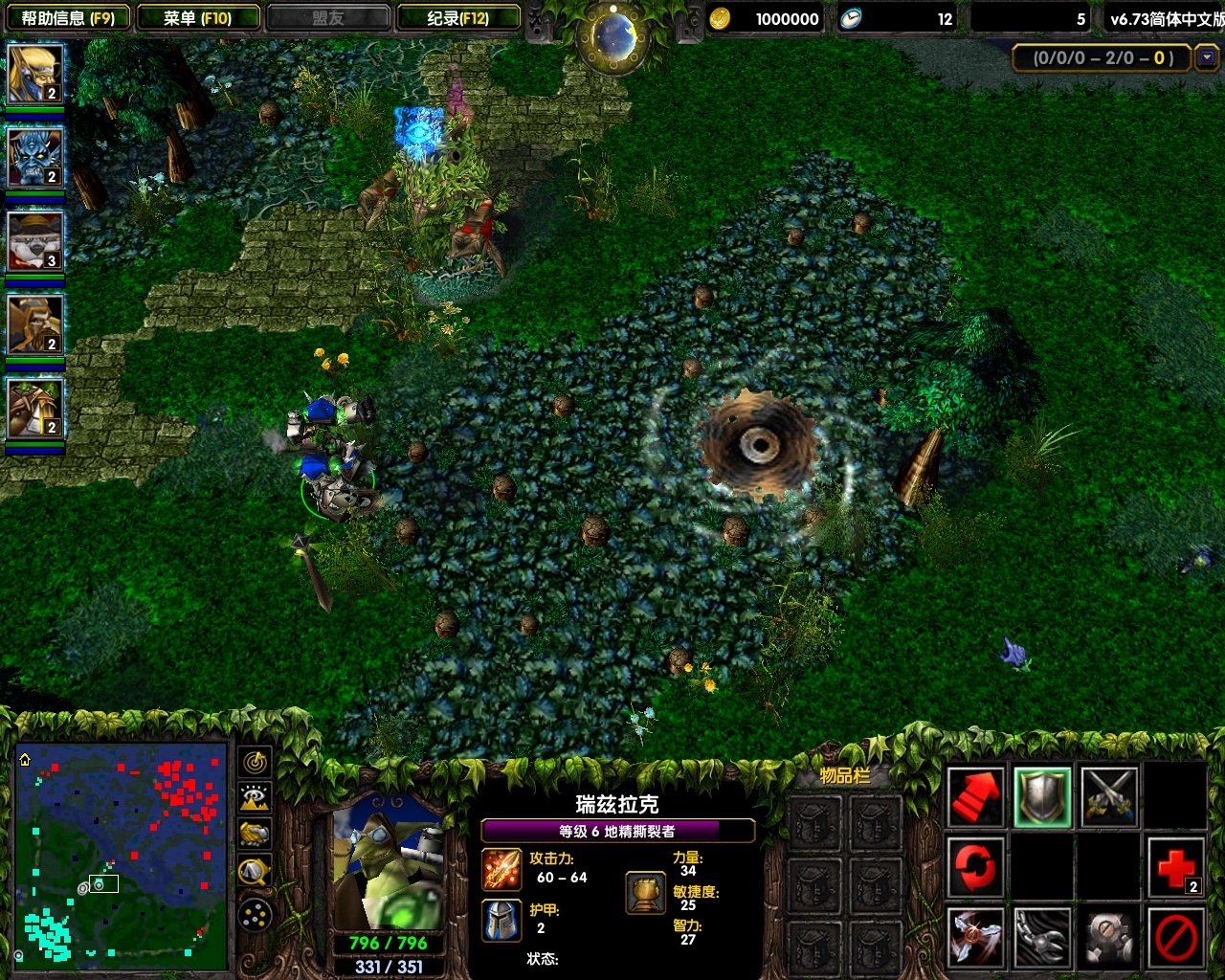Open the formation toggle button
Viewport: 1225px width, 980px height.
tap(255, 916)
